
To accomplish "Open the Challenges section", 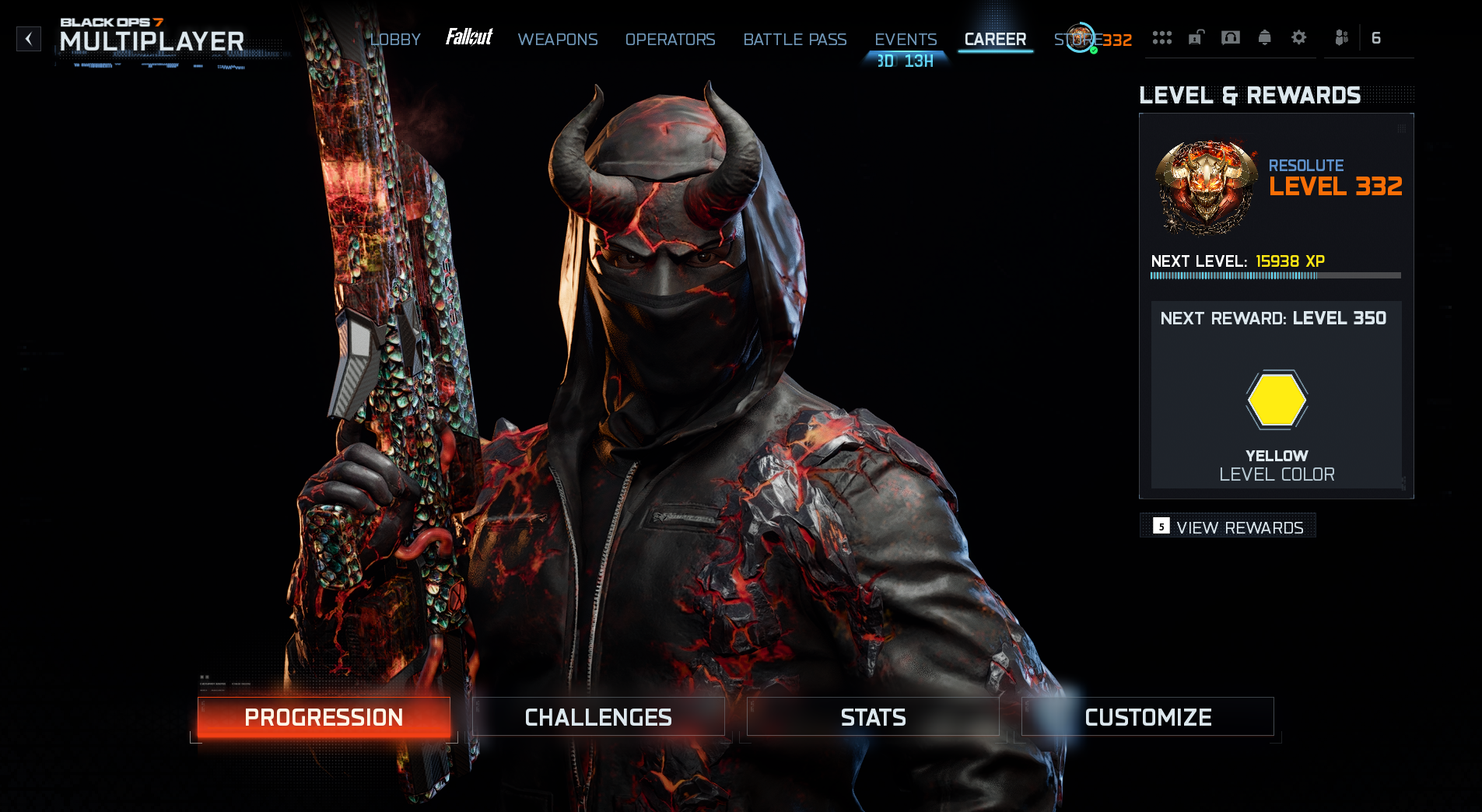I will point(598,717).
